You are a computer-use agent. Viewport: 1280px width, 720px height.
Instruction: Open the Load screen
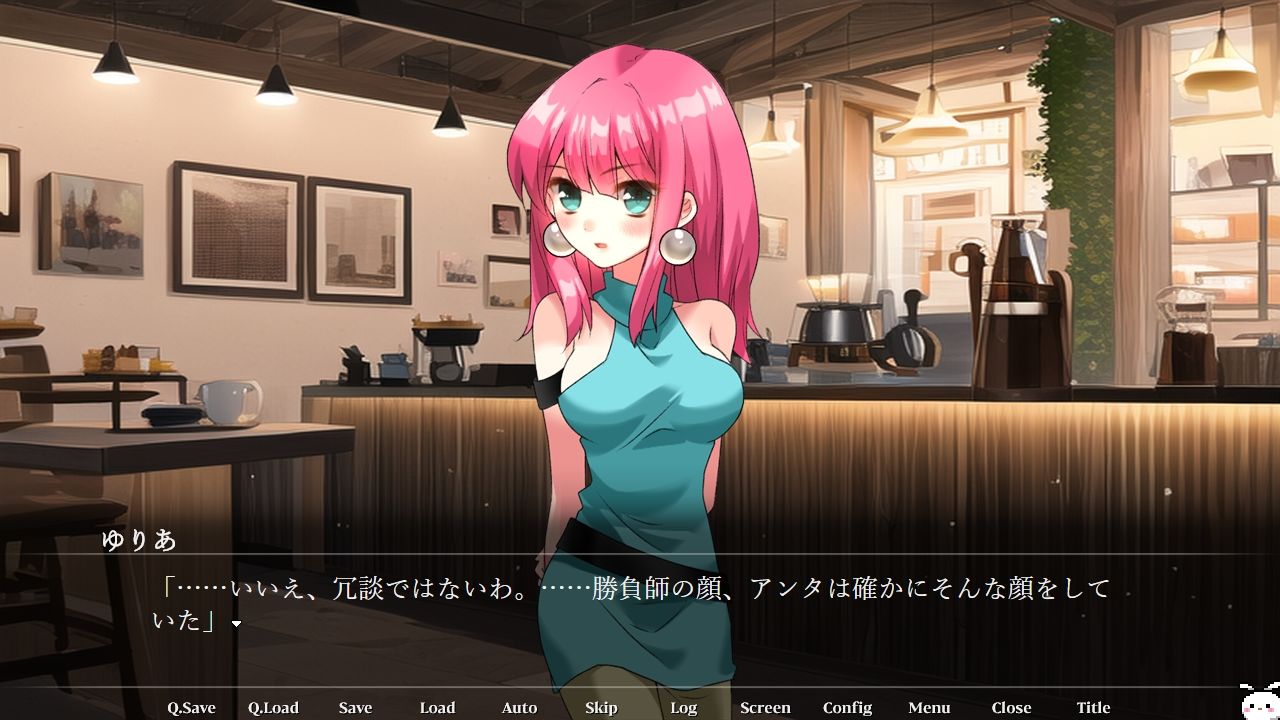click(x=438, y=707)
